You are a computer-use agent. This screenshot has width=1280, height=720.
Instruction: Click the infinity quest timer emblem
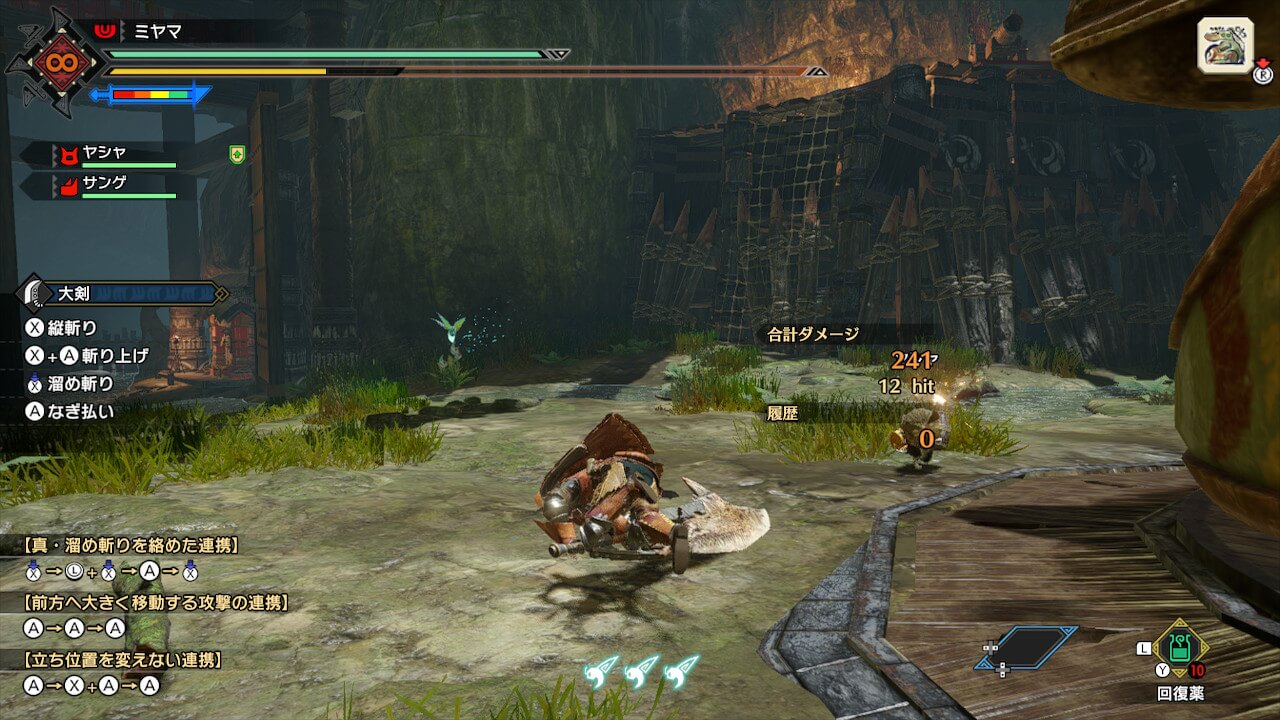[x=54, y=62]
